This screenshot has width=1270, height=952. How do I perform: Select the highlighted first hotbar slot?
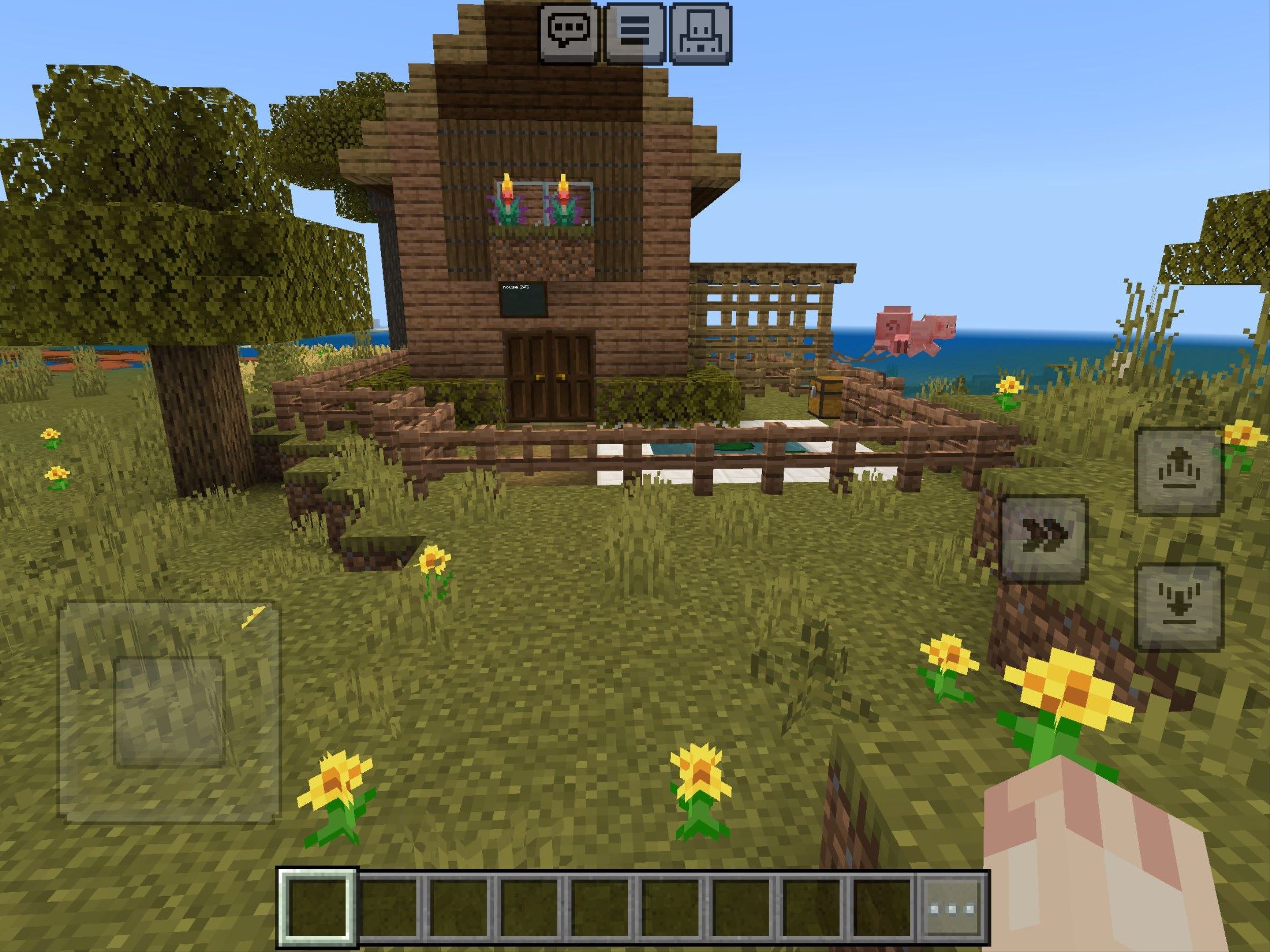(x=318, y=908)
